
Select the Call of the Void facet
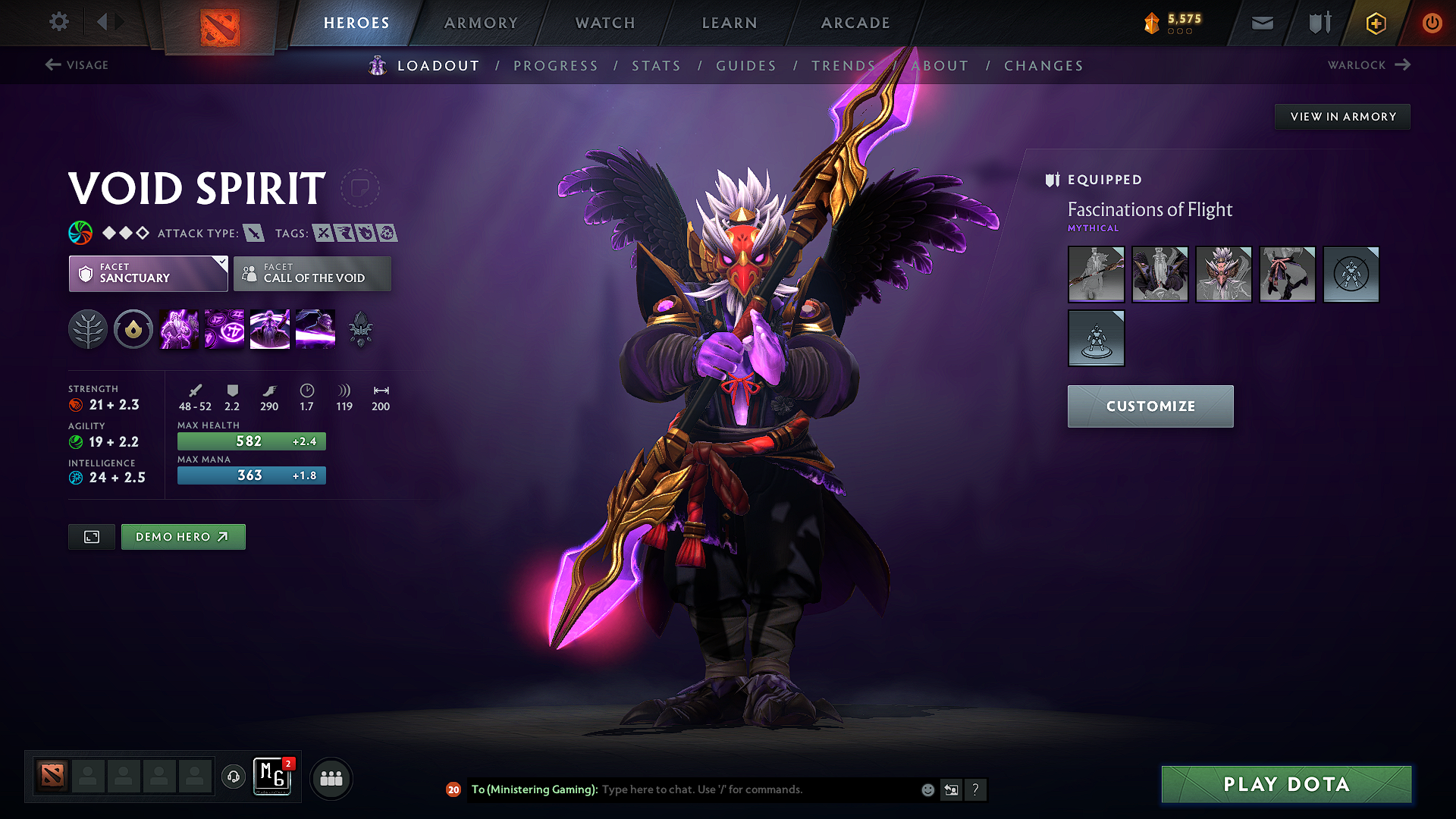tap(312, 274)
